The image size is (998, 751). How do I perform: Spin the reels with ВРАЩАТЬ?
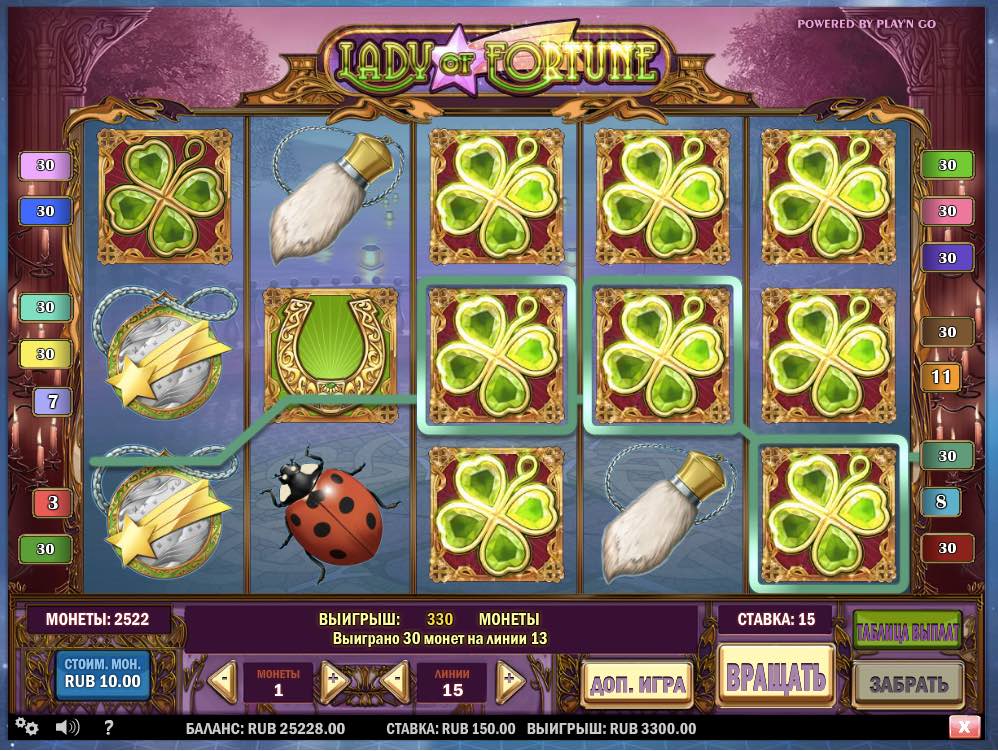pos(775,677)
